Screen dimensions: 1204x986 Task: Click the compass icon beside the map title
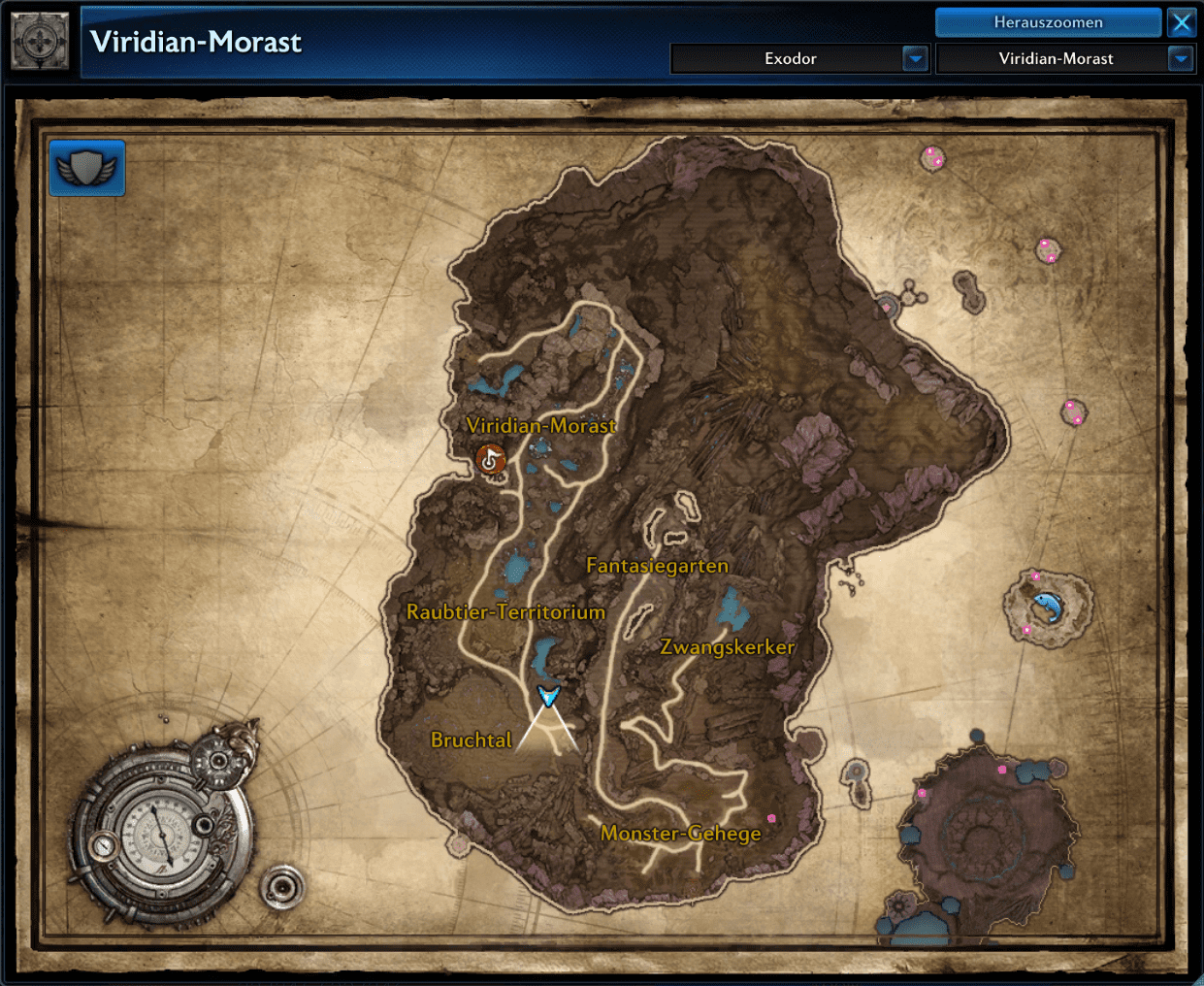(x=40, y=42)
